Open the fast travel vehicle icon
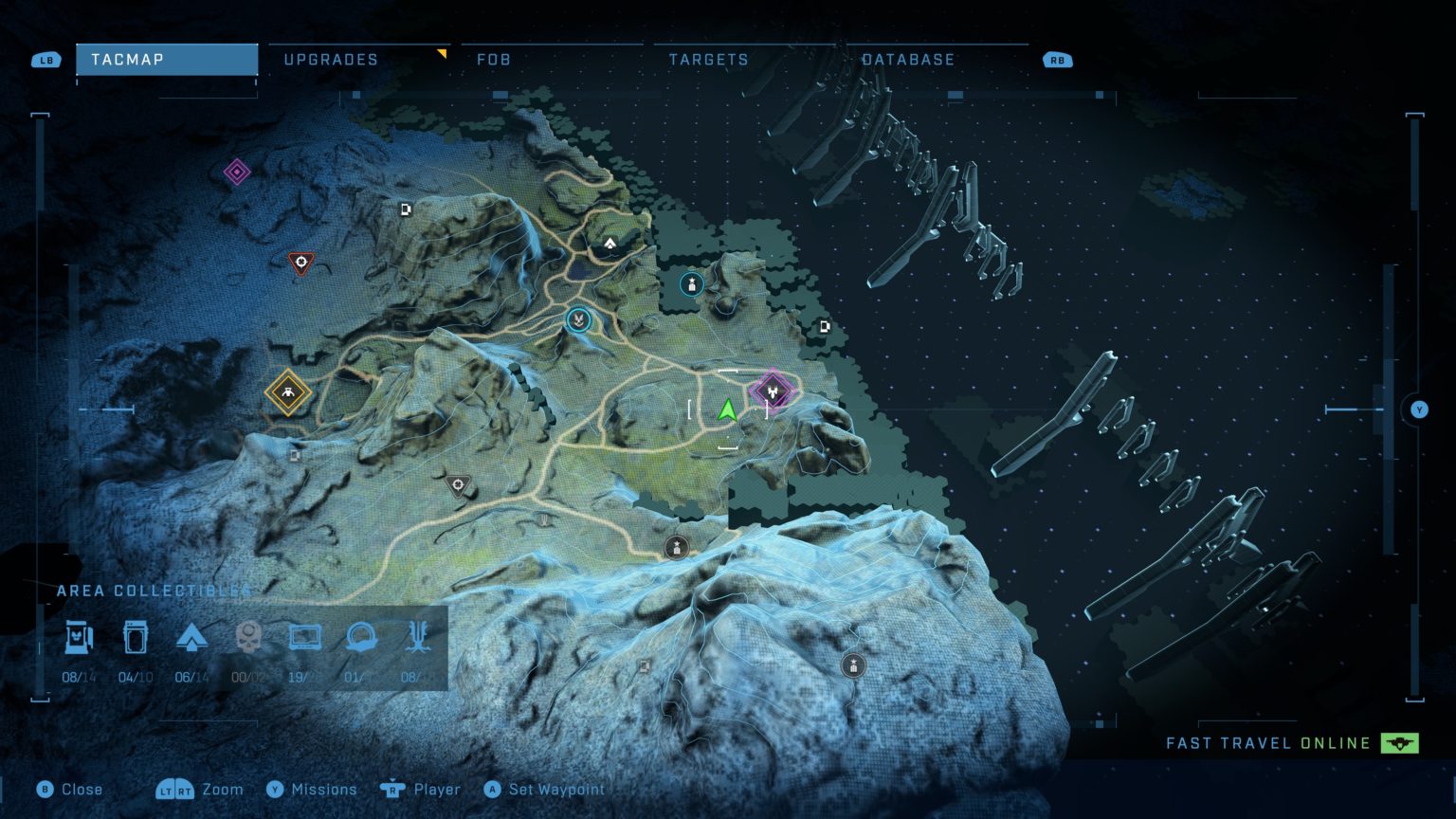Viewport: 1456px width, 819px height. click(1401, 743)
